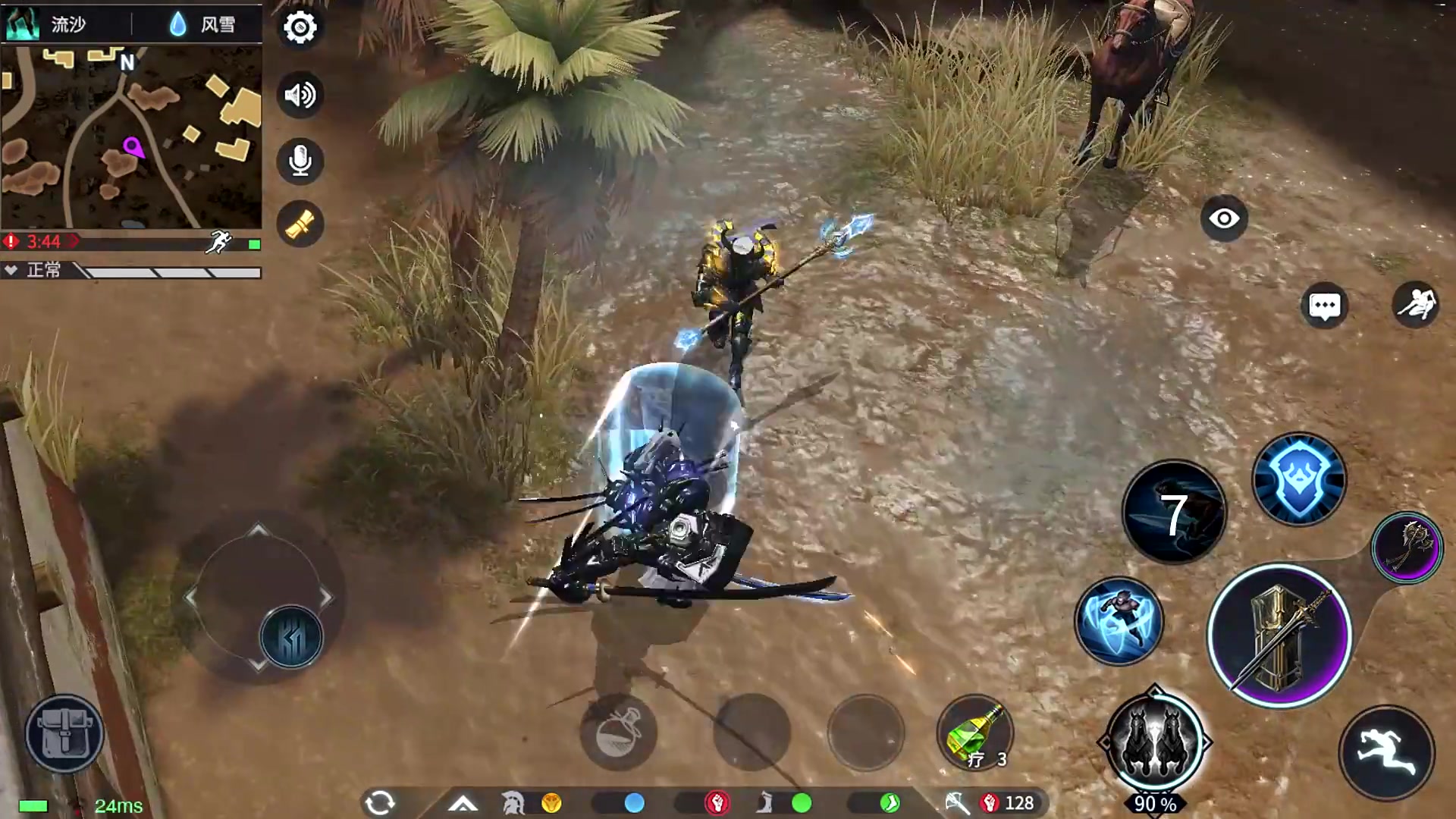The width and height of the screenshot is (1456, 819).
Task: Use the green healing potion
Action: [x=975, y=733]
